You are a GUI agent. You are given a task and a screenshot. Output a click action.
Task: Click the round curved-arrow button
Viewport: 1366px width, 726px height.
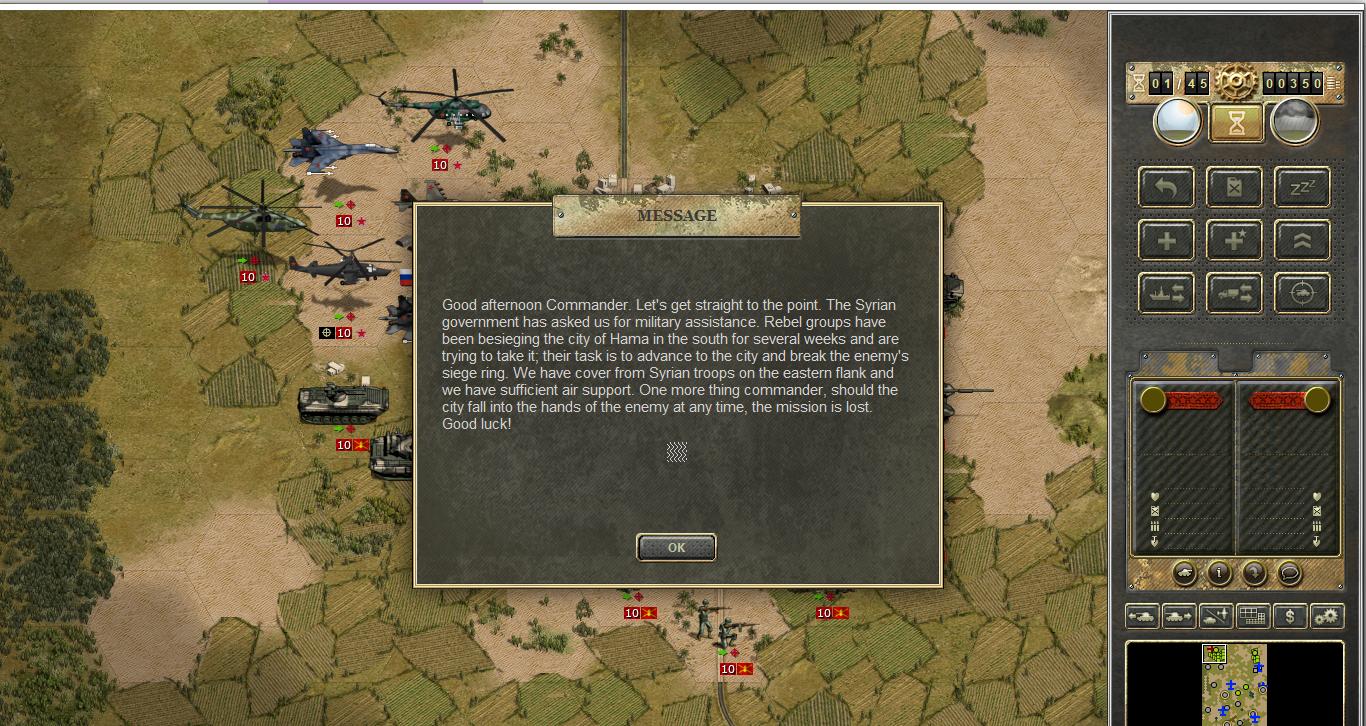1254,573
